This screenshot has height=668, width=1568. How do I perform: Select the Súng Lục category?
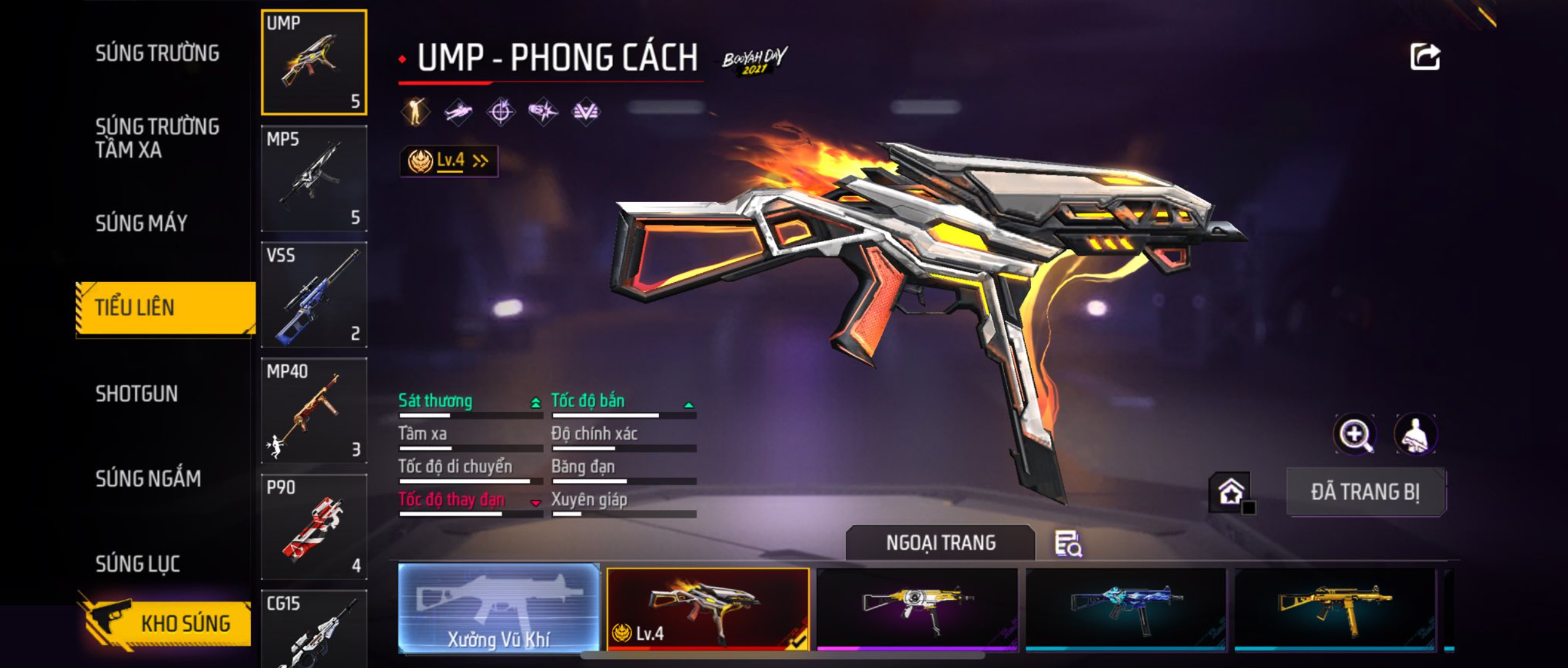138,564
